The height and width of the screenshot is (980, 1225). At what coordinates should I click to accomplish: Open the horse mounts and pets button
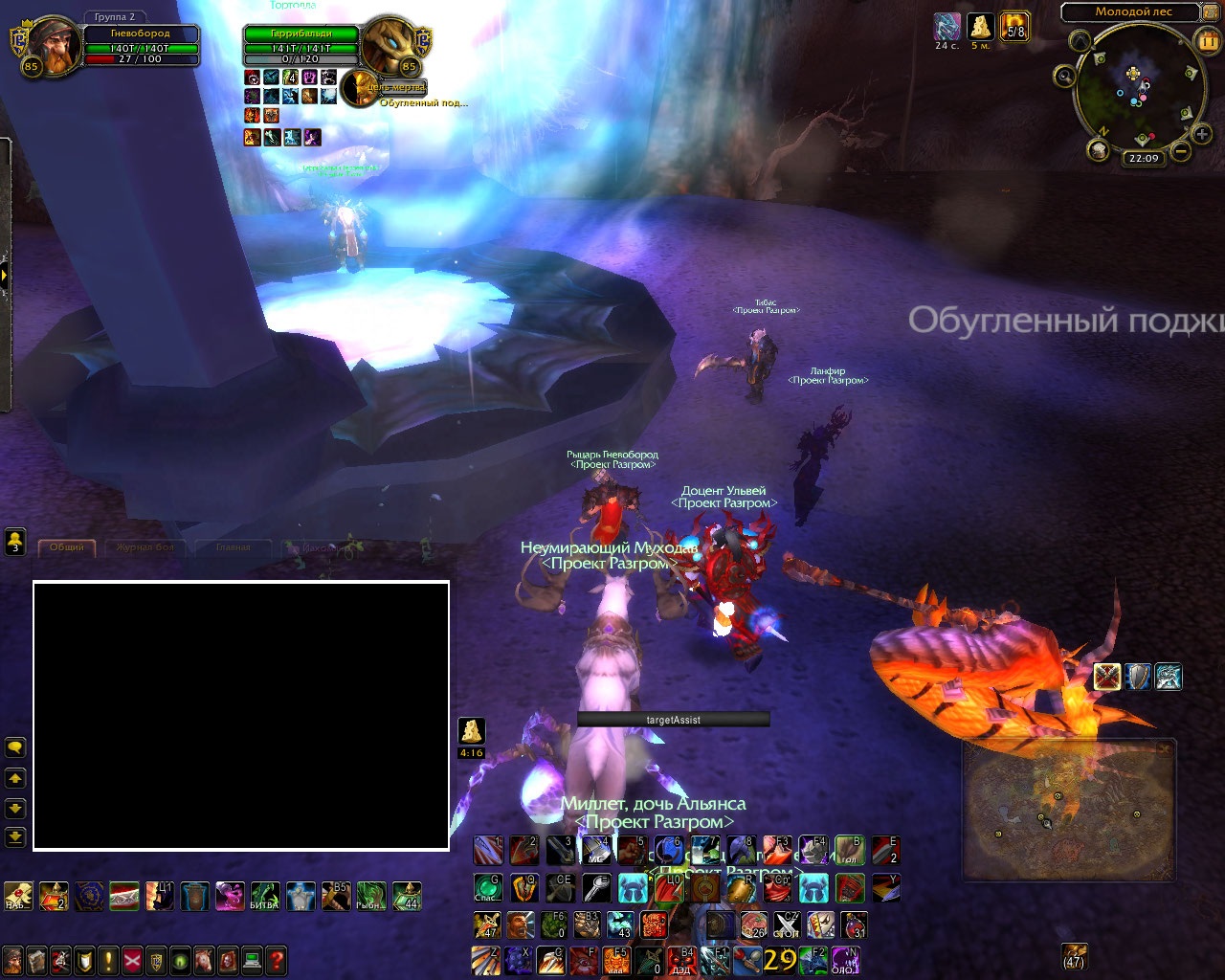click(x=204, y=959)
